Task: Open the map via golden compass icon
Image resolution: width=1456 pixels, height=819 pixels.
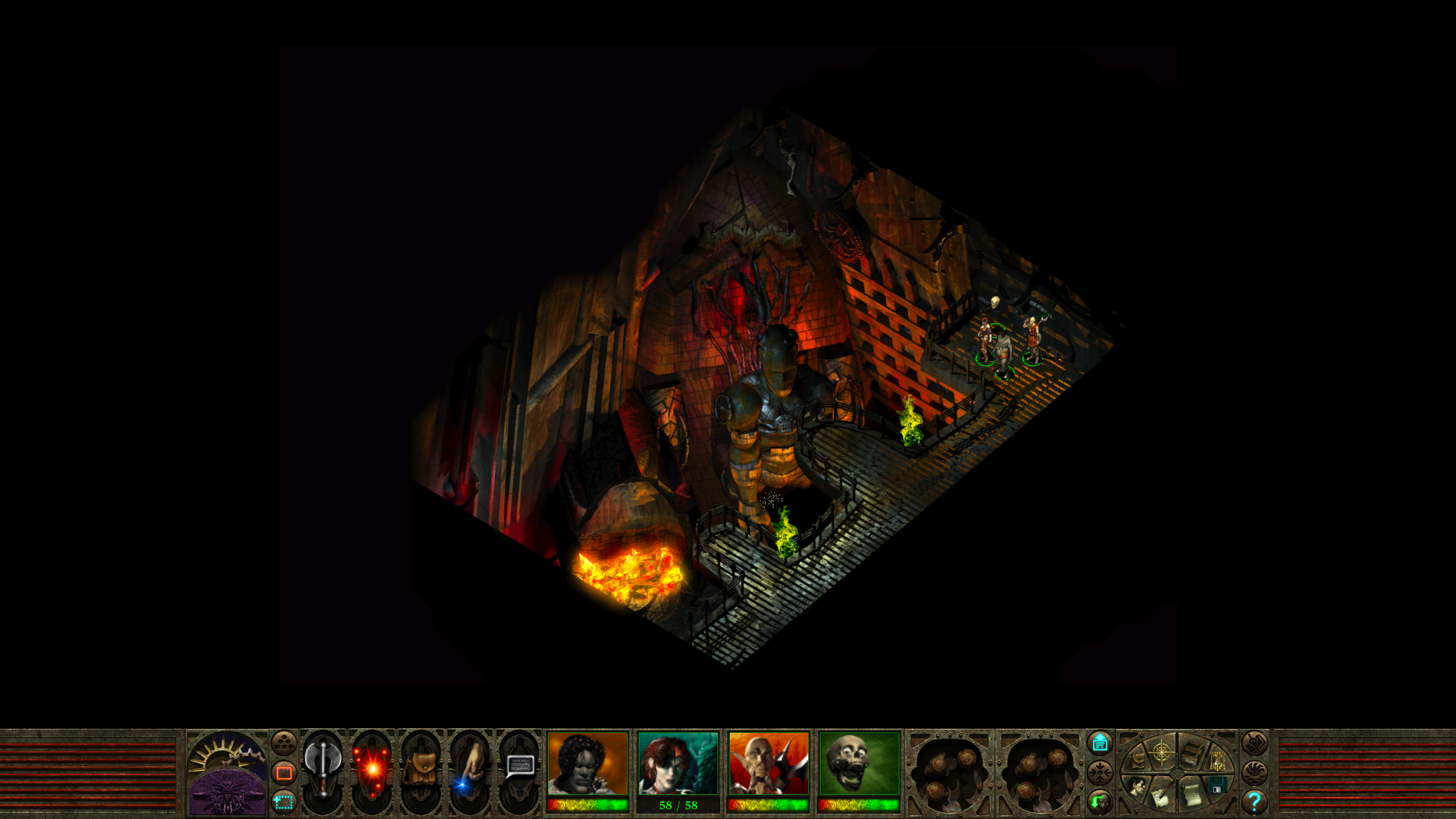Action: 1162,753
